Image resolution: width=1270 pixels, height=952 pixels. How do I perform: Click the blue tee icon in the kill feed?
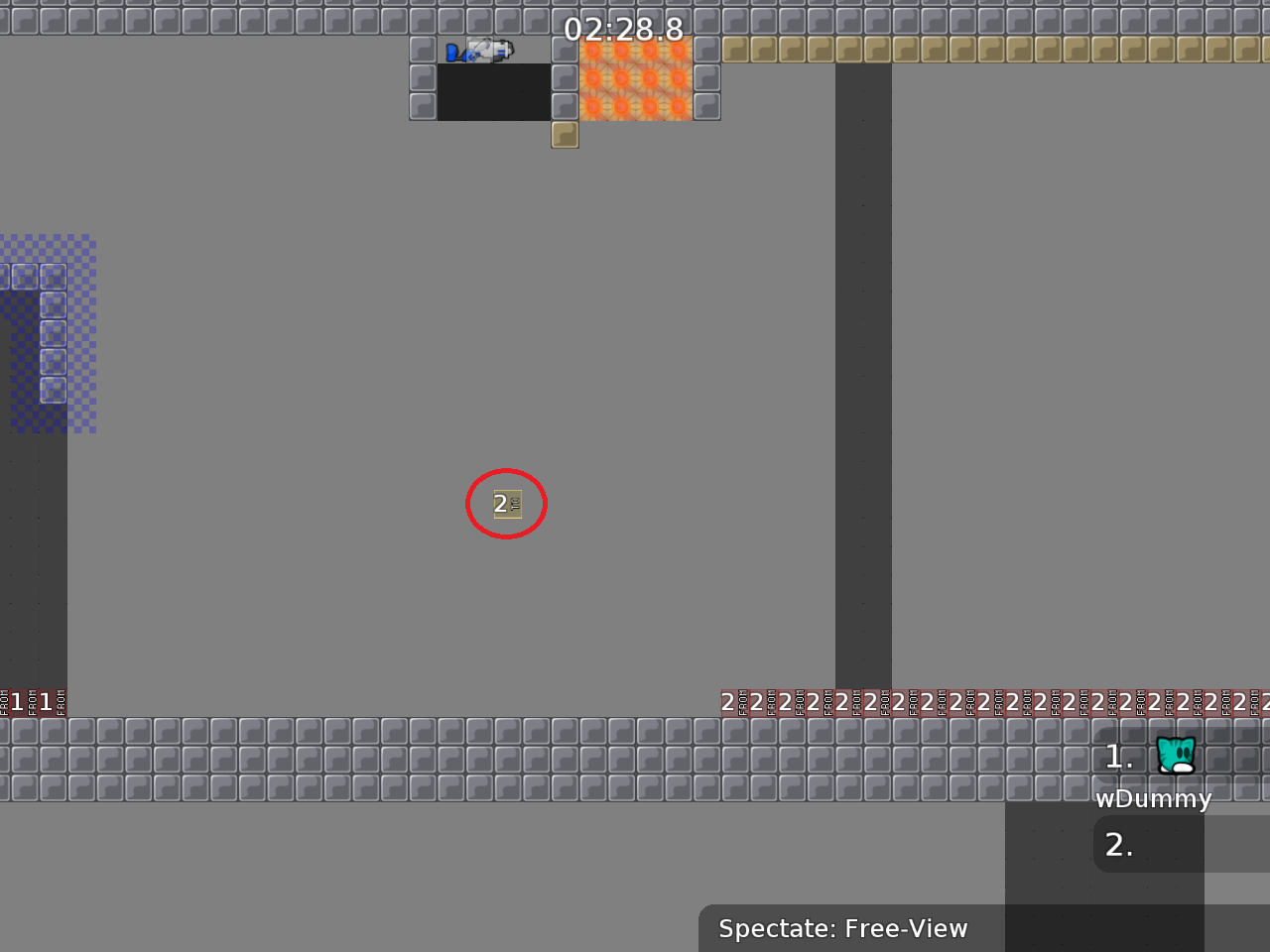[x=456, y=53]
